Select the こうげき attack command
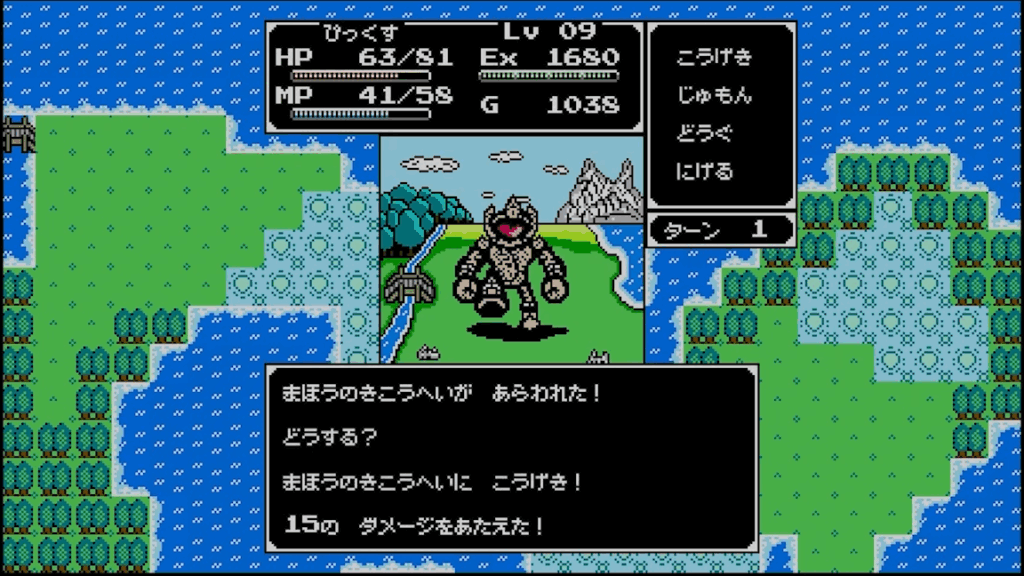Image resolution: width=1024 pixels, height=576 pixels. tap(714, 57)
